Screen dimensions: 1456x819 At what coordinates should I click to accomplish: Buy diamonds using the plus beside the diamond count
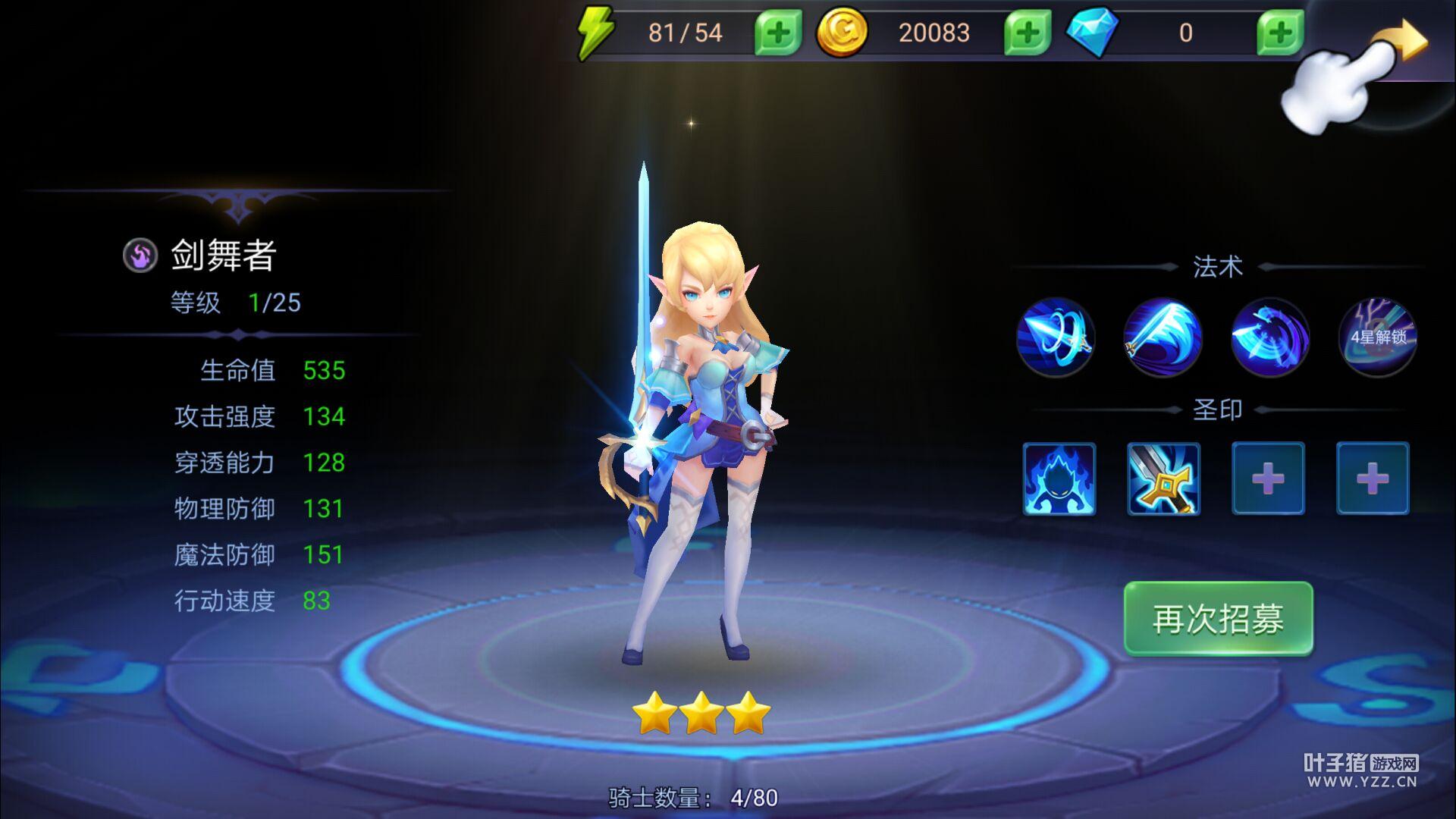coord(1279,33)
